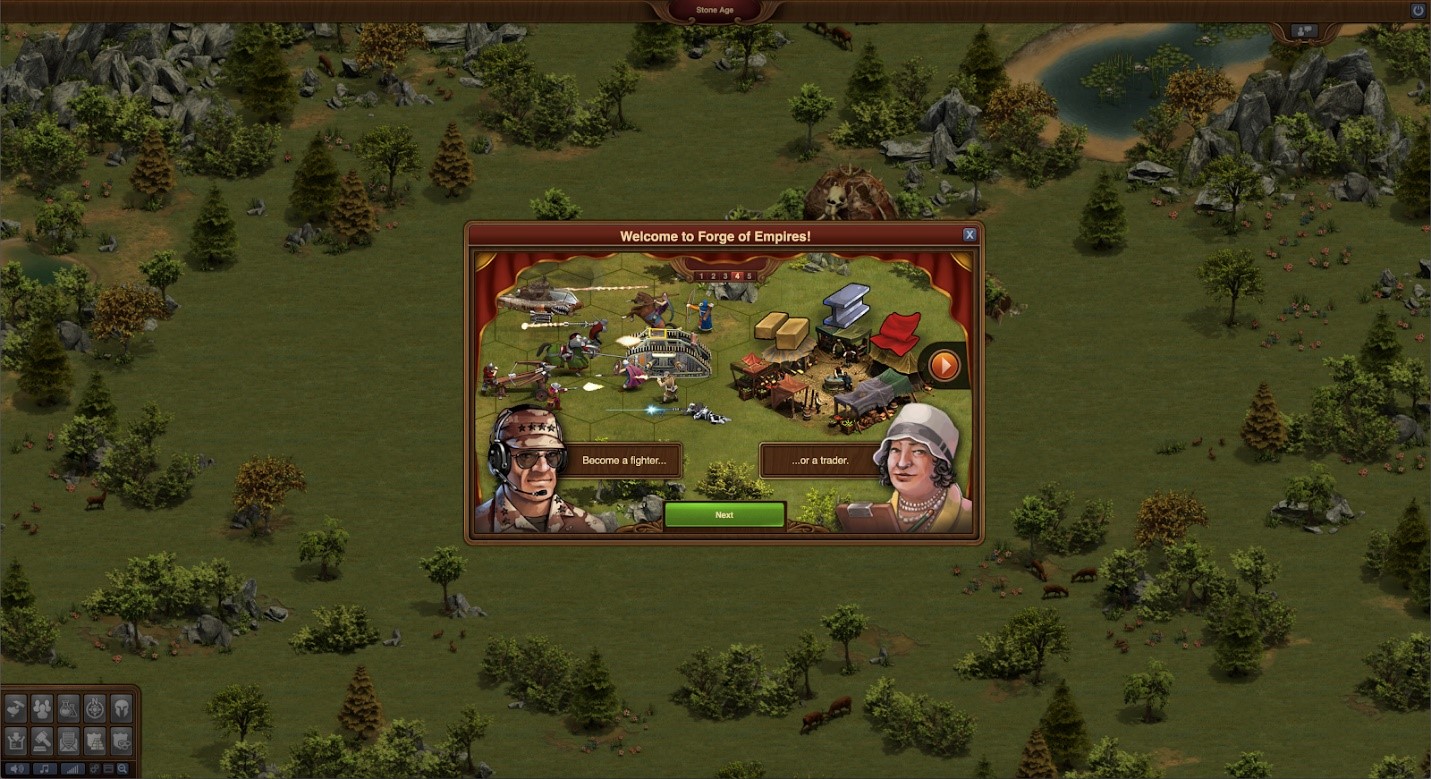Open the build menu hammer-and-anvil icon
The height and width of the screenshot is (779, 1431).
pos(15,708)
